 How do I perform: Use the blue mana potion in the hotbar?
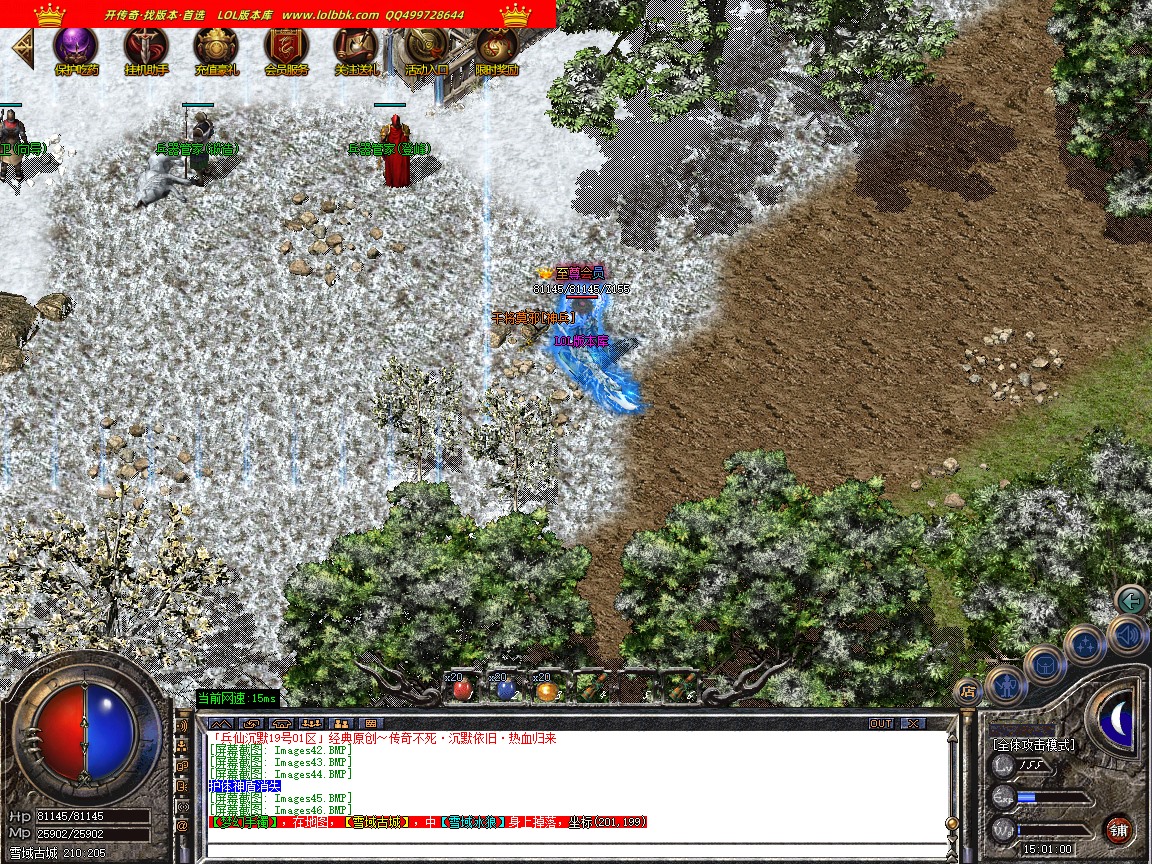point(505,689)
